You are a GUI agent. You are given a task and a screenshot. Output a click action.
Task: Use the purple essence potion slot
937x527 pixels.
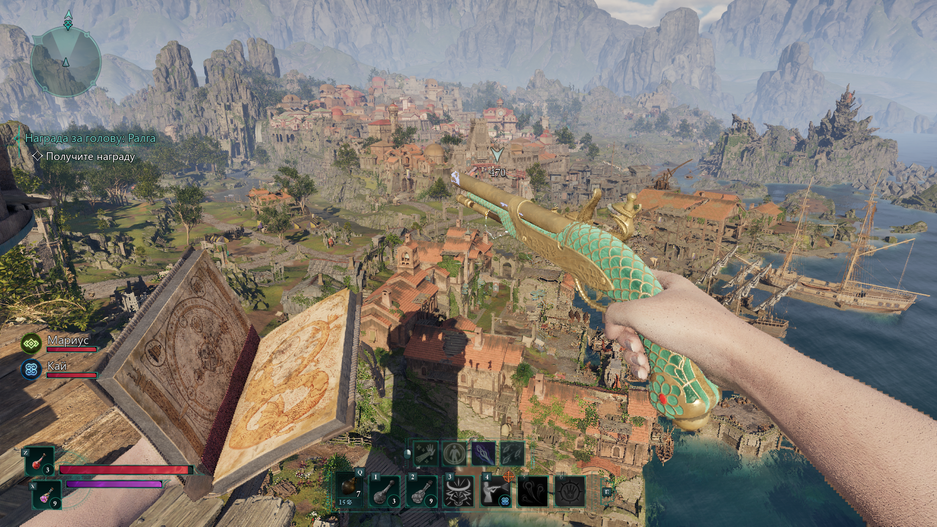point(46,493)
